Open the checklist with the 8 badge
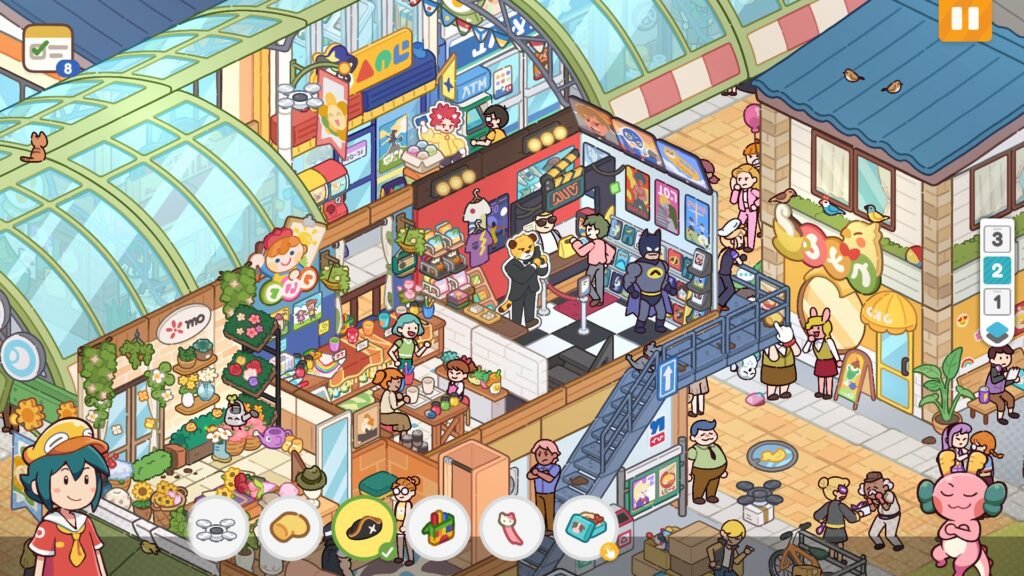This screenshot has height=576, width=1024. (48, 48)
